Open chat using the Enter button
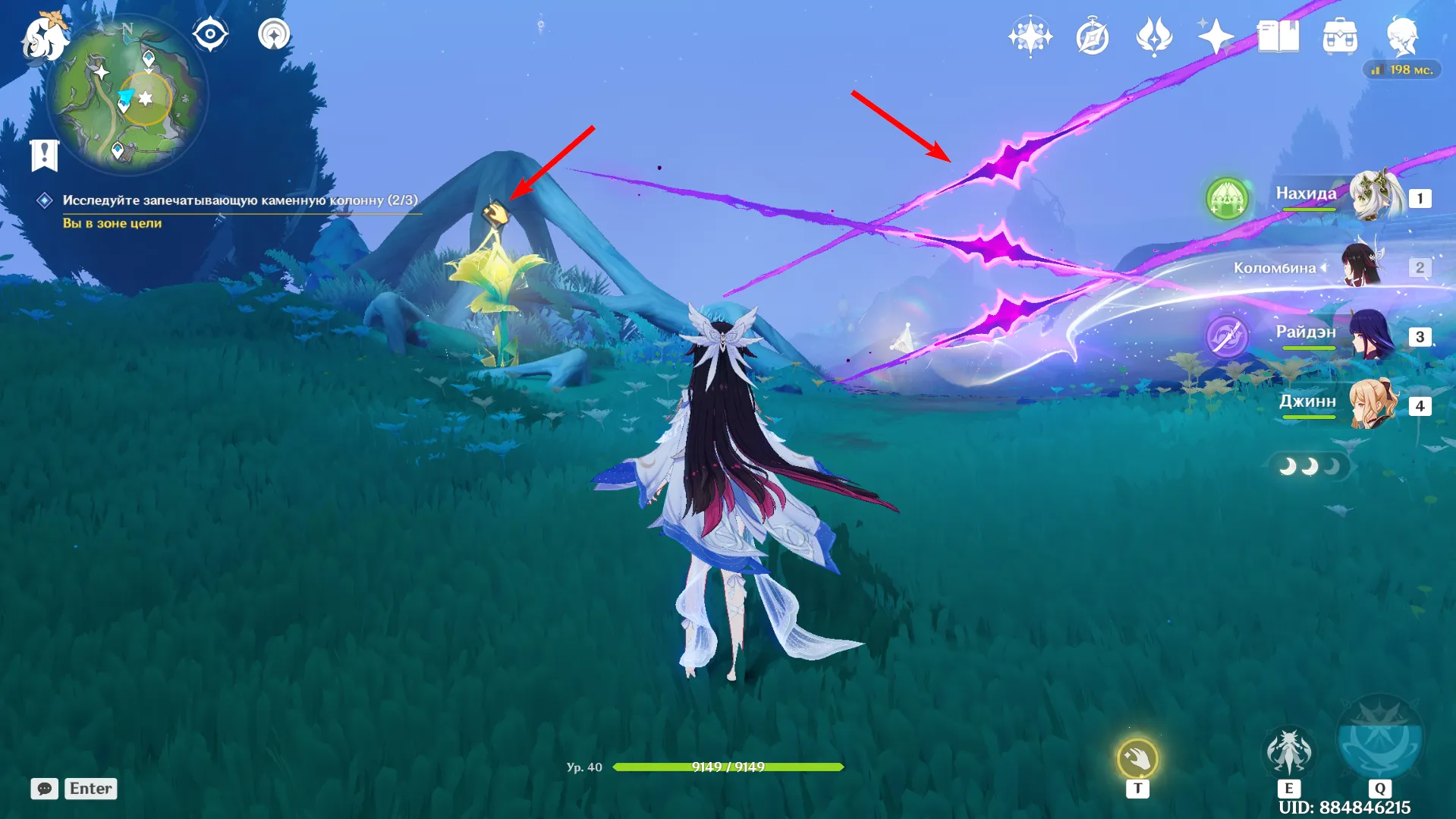Viewport: 1456px width, 819px height. click(90, 788)
